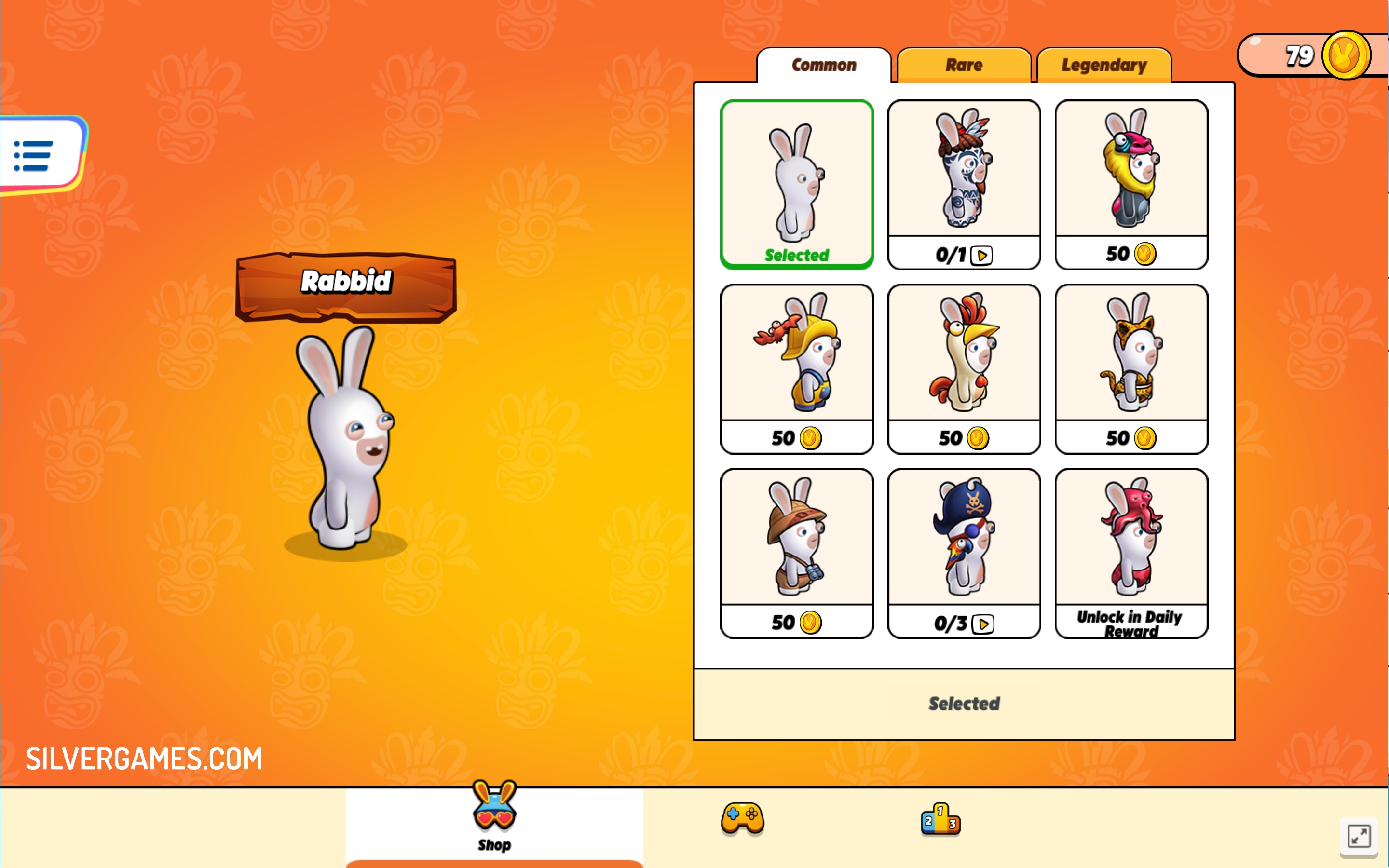Click the Selected confirmation button below the skin grid

pyautogui.click(x=964, y=704)
